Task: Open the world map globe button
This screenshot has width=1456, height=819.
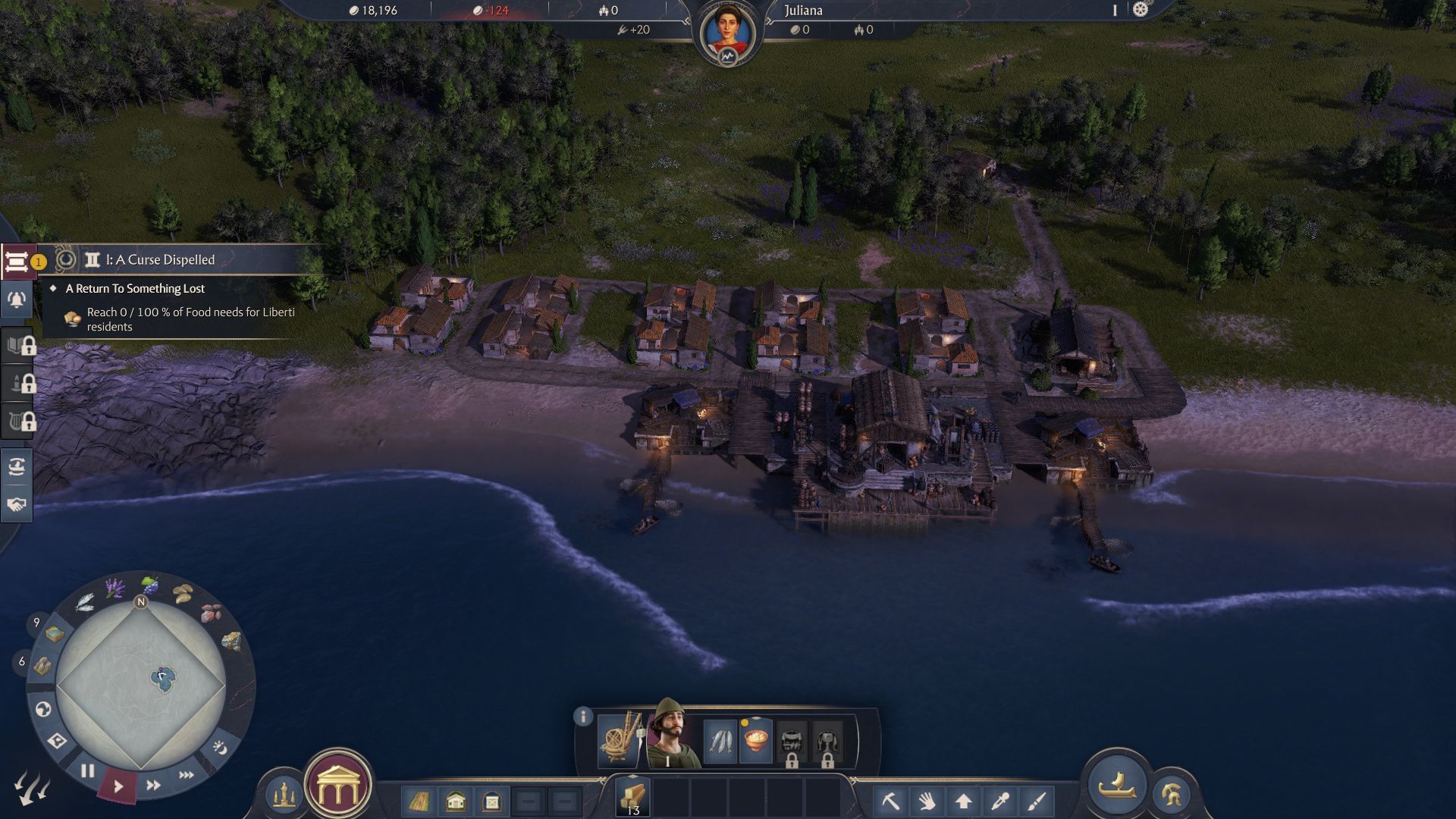Action: point(43,709)
